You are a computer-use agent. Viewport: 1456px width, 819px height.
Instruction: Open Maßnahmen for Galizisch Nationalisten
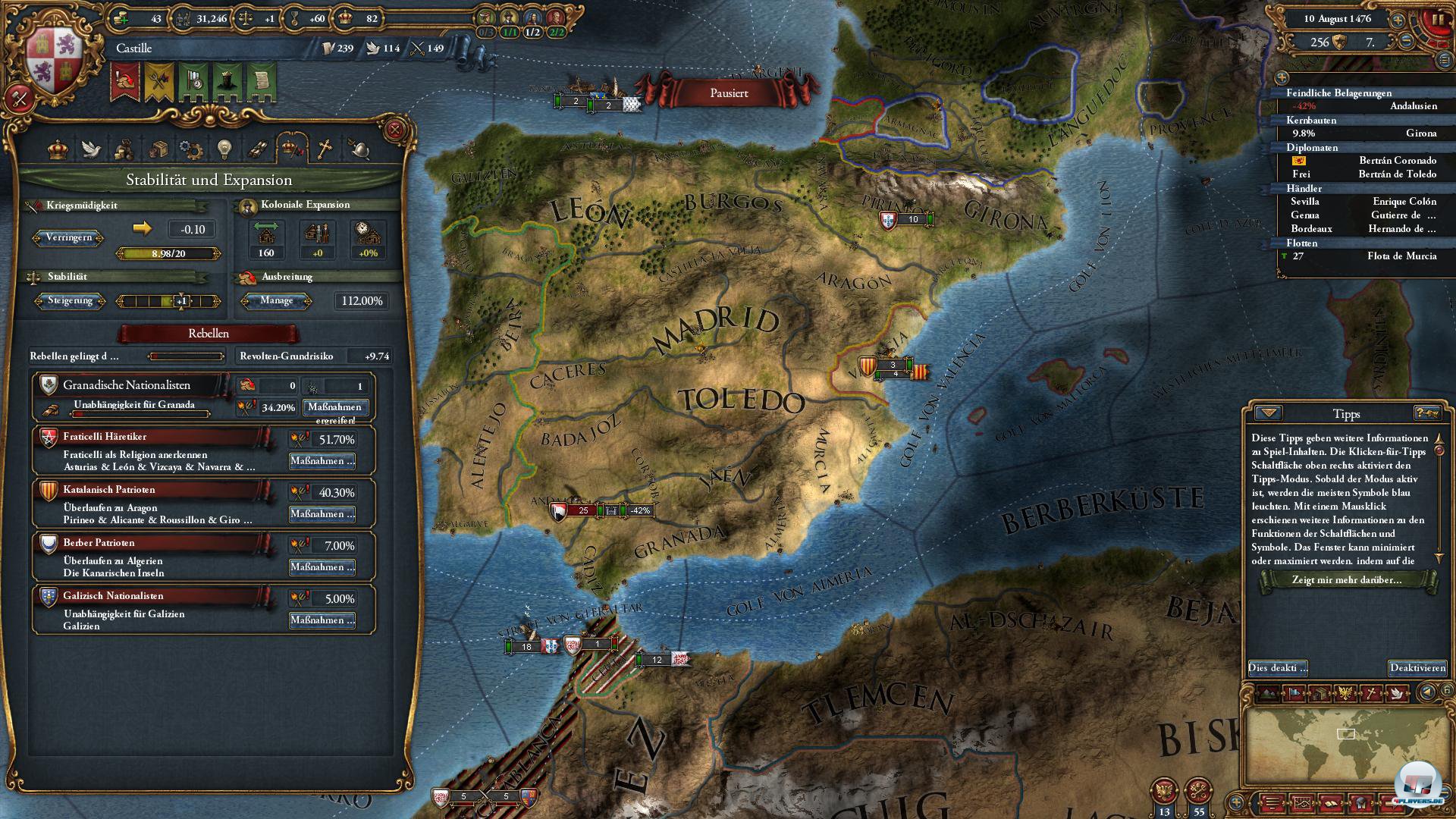(x=322, y=620)
